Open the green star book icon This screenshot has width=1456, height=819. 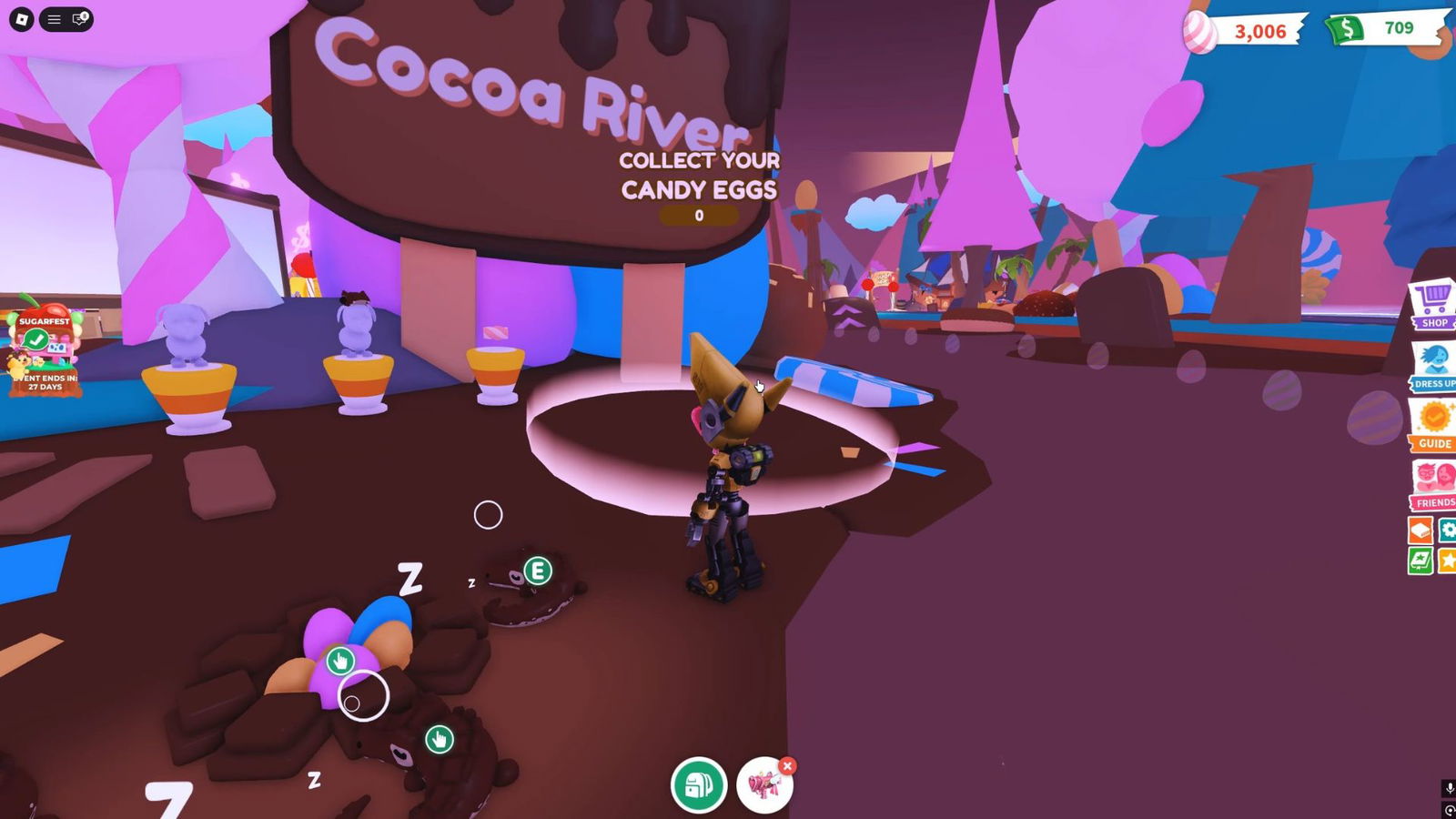1421,561
